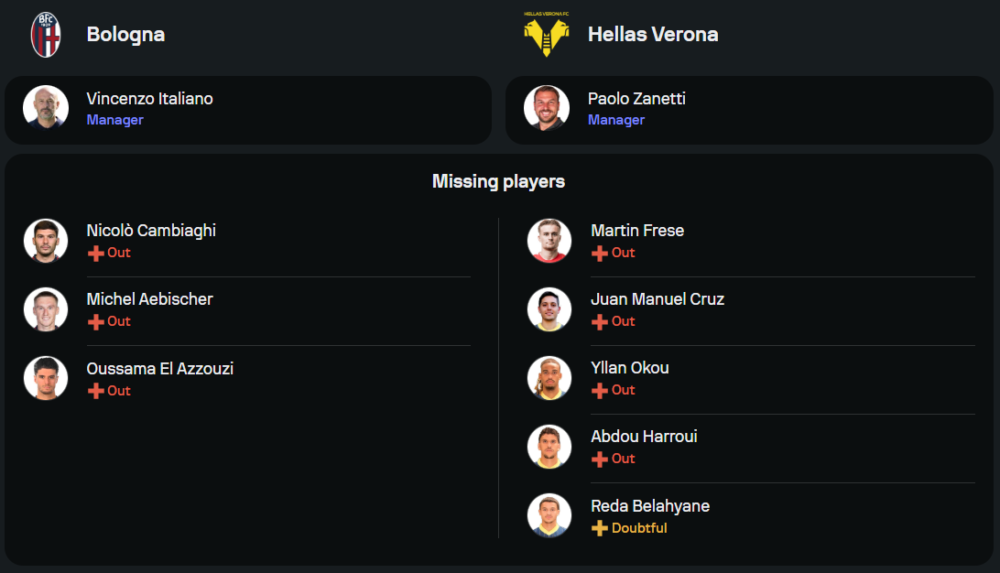The image size is (1000, 573).
Task: Select missing player Nicolò Cambiaghi
Action: [x=151, y=231]
